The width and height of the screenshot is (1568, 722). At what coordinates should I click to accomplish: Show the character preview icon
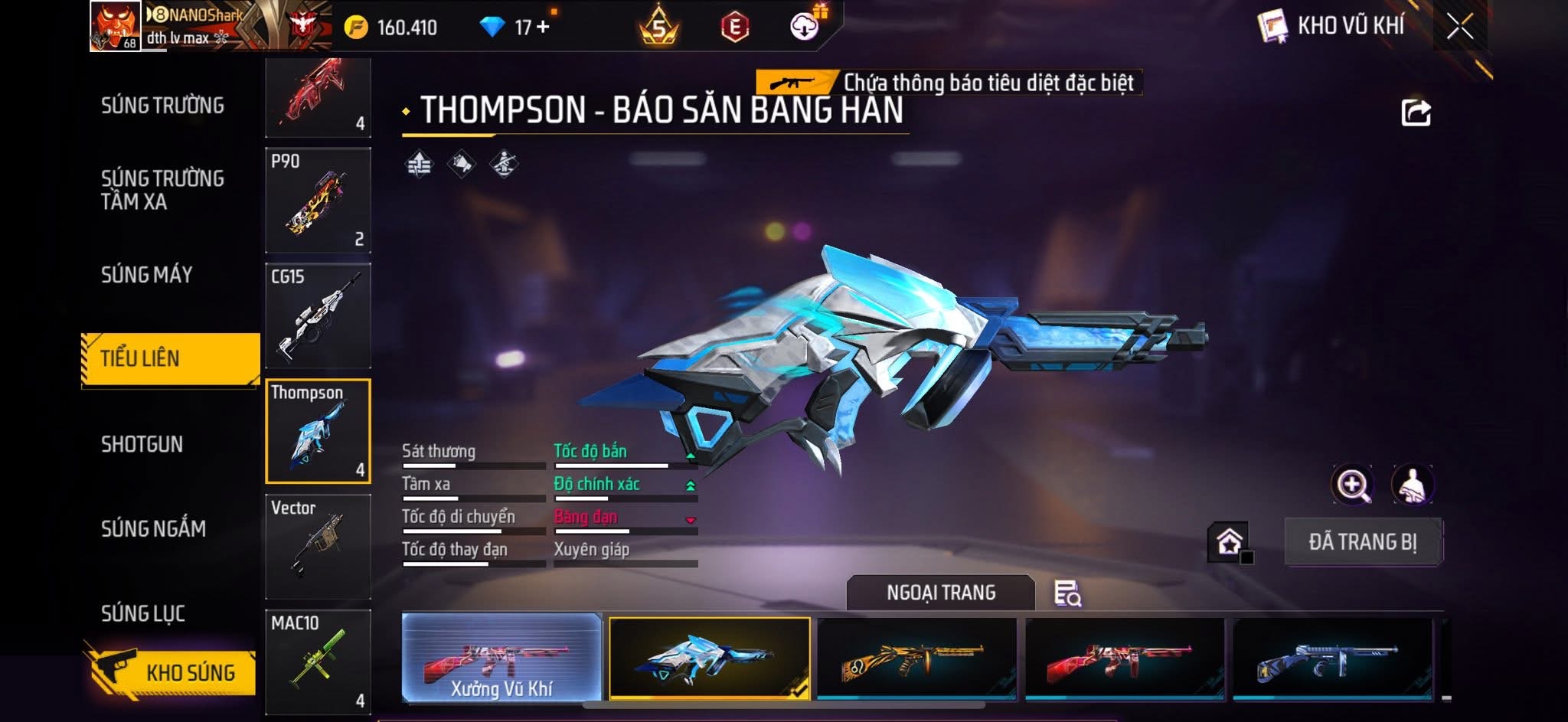pyautogui.click(x=1412, y=485)
